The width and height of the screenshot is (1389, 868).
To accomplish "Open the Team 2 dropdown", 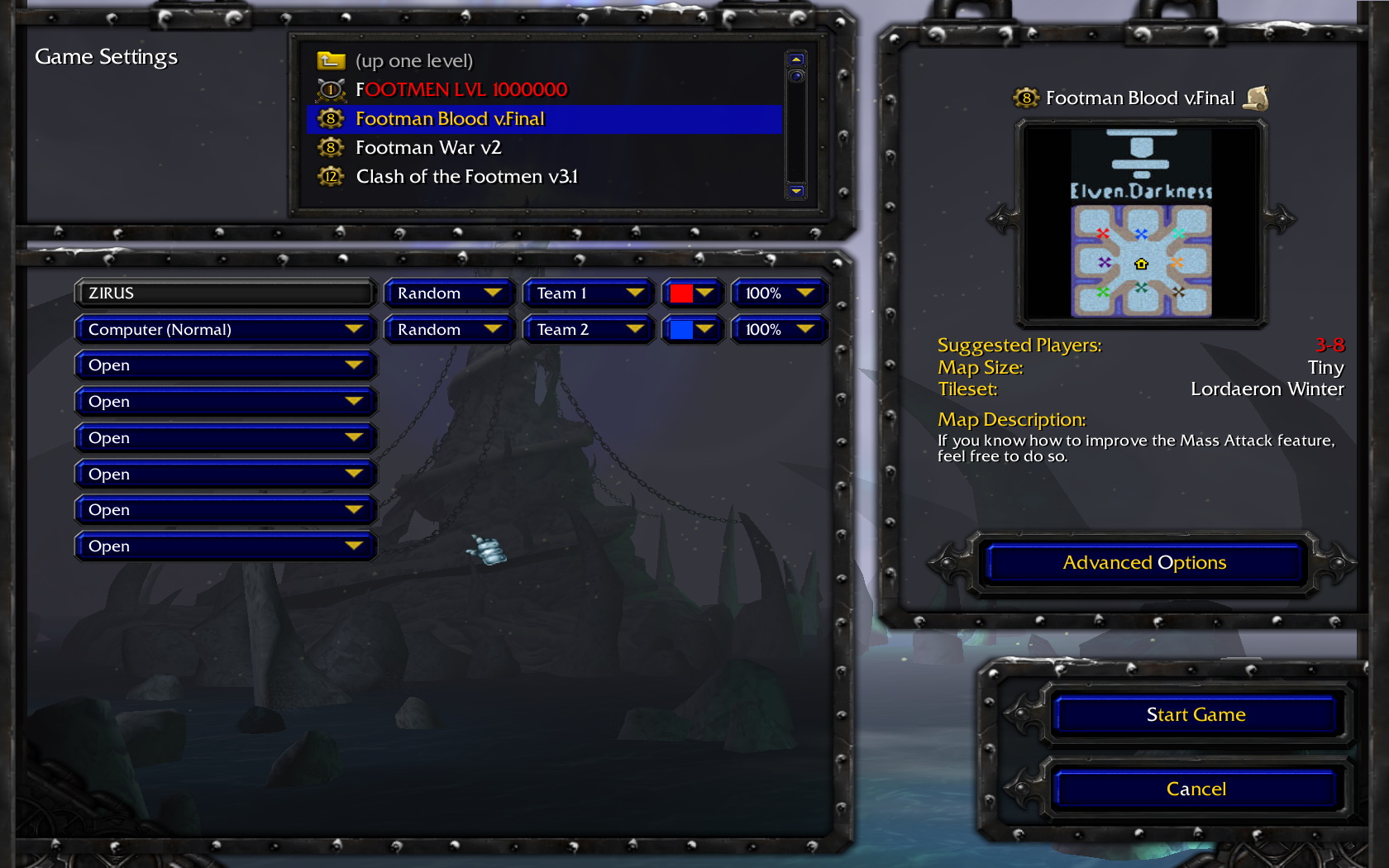I will point(589,330).
